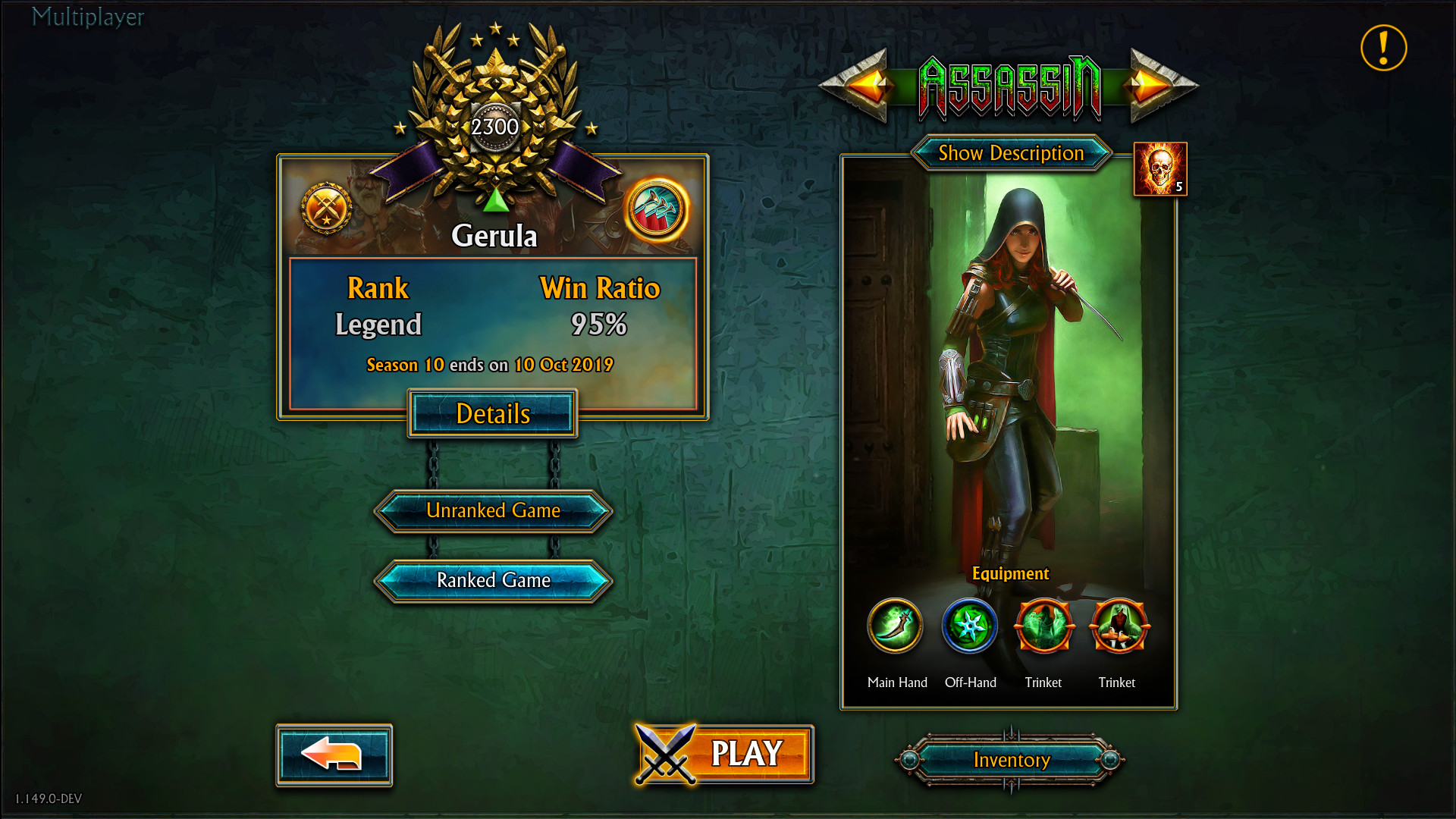
Task: Start an Unranked Game
Action: pos(492,510)
